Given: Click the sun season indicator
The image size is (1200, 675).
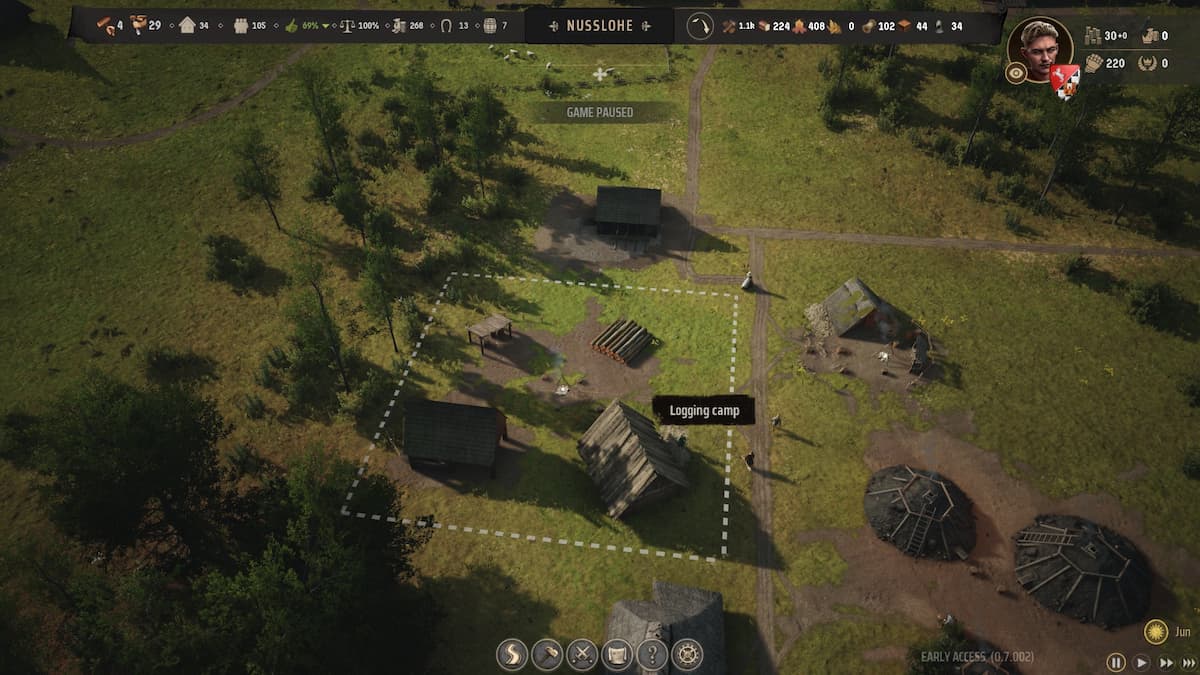Looking at the screenshot, I should [1157, 632].
